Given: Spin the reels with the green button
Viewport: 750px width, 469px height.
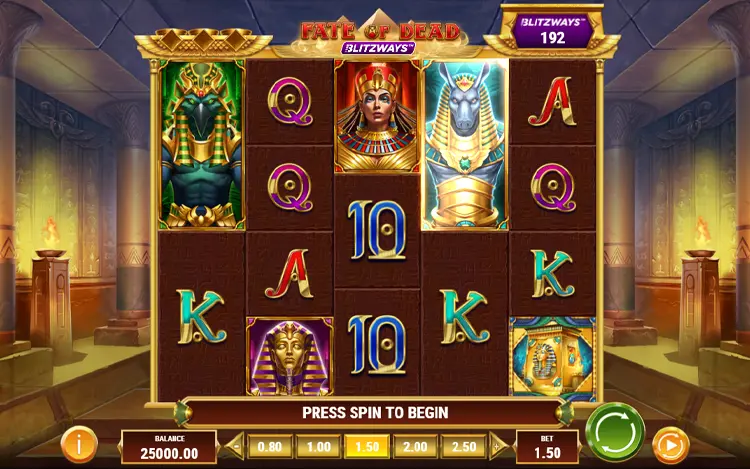Looking at the screenshot, I should coord(614,431).
